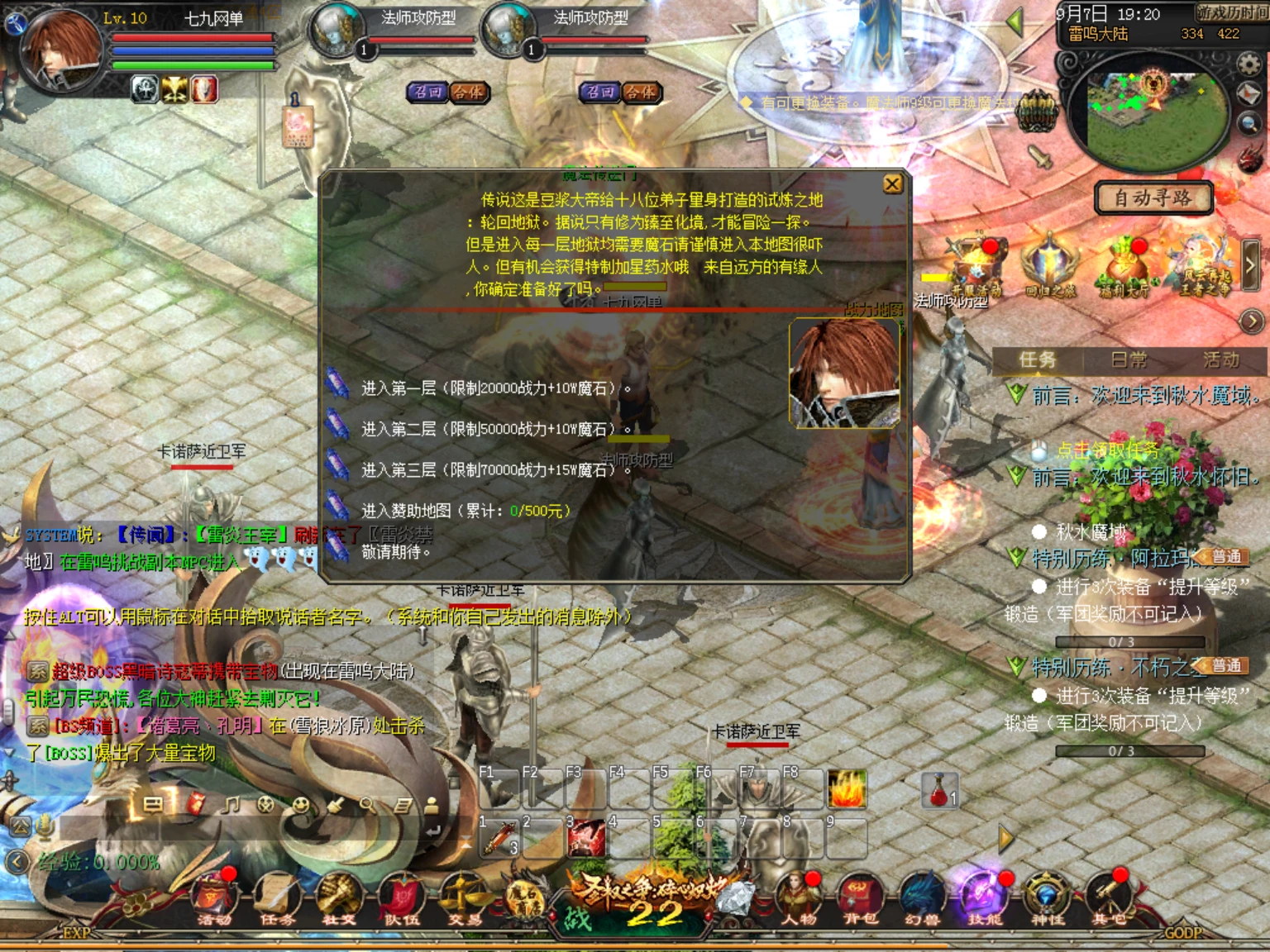Image resolution: width=1270 pixels, height=952 pixels.
Task: Close the trial dungeon dialog window
Action: click(x=892, y=184)
